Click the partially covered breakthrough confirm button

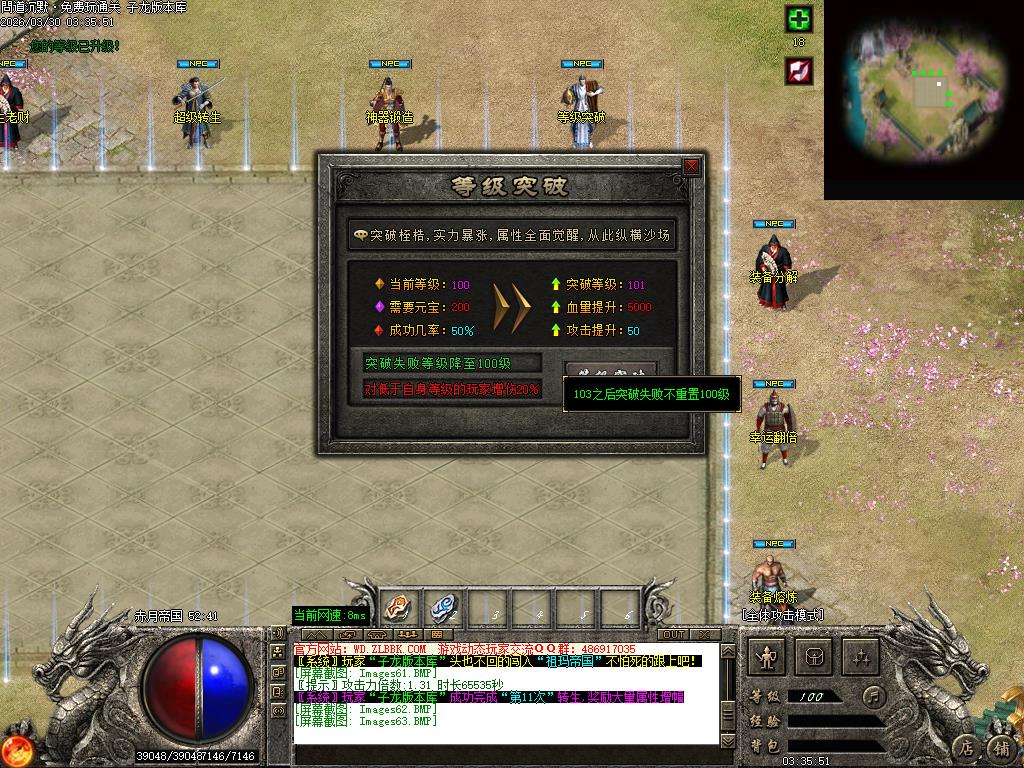pyautogui.click(x=611, y=370)
